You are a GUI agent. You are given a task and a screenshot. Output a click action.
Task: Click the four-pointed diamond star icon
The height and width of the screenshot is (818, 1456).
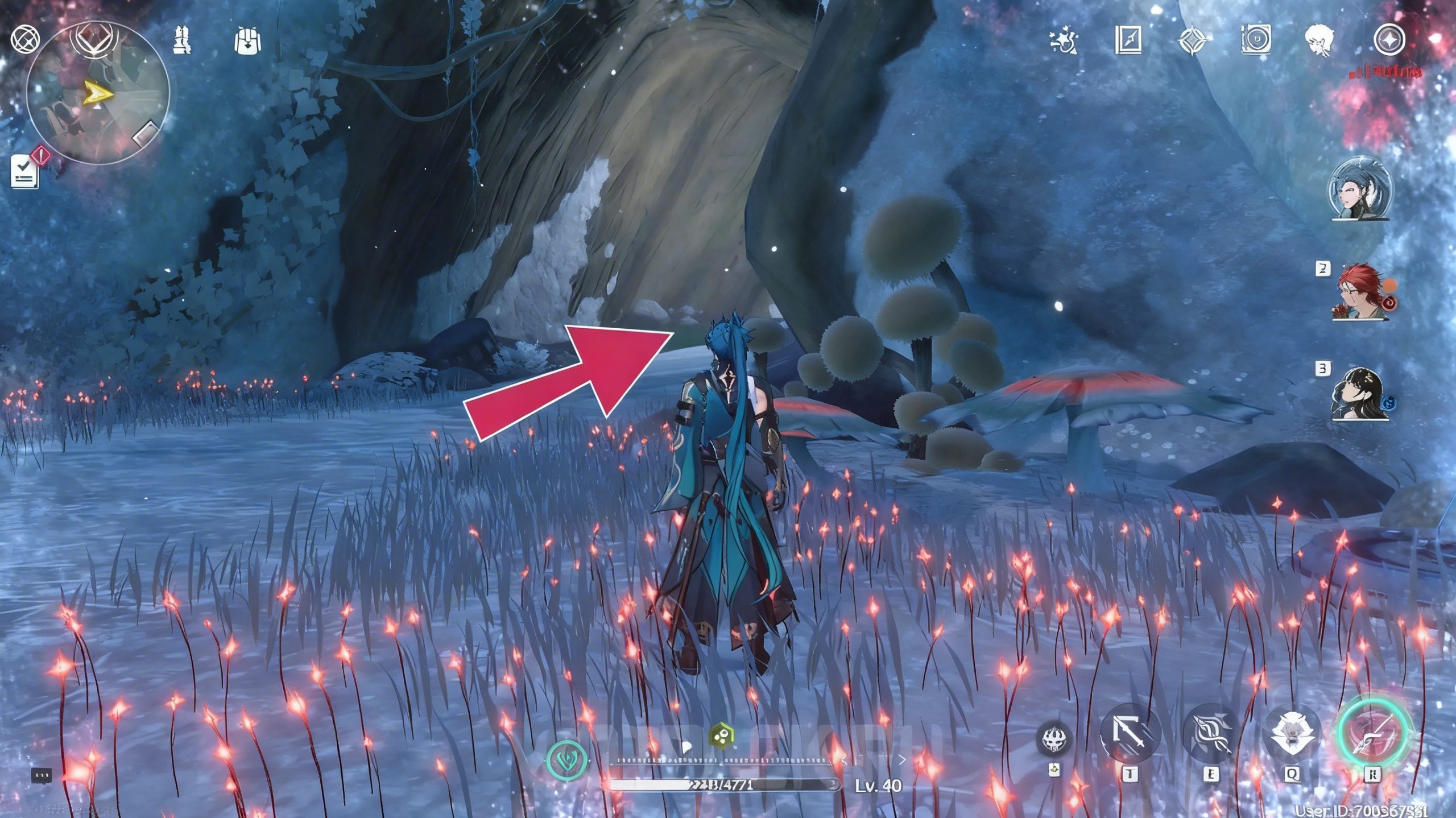coord(1190,41)
